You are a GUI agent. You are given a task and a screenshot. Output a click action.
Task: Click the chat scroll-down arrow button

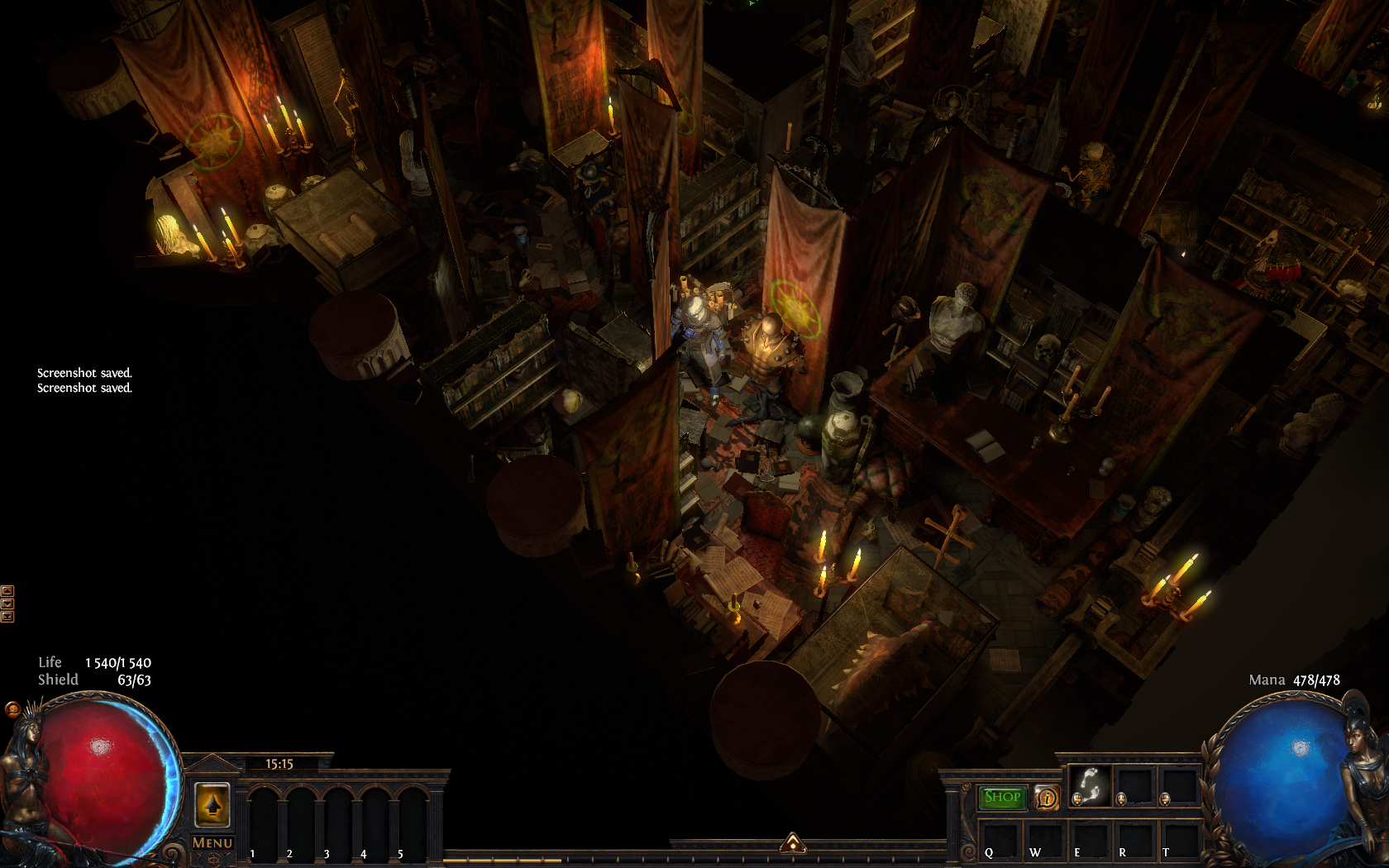(x=7, y=603)
